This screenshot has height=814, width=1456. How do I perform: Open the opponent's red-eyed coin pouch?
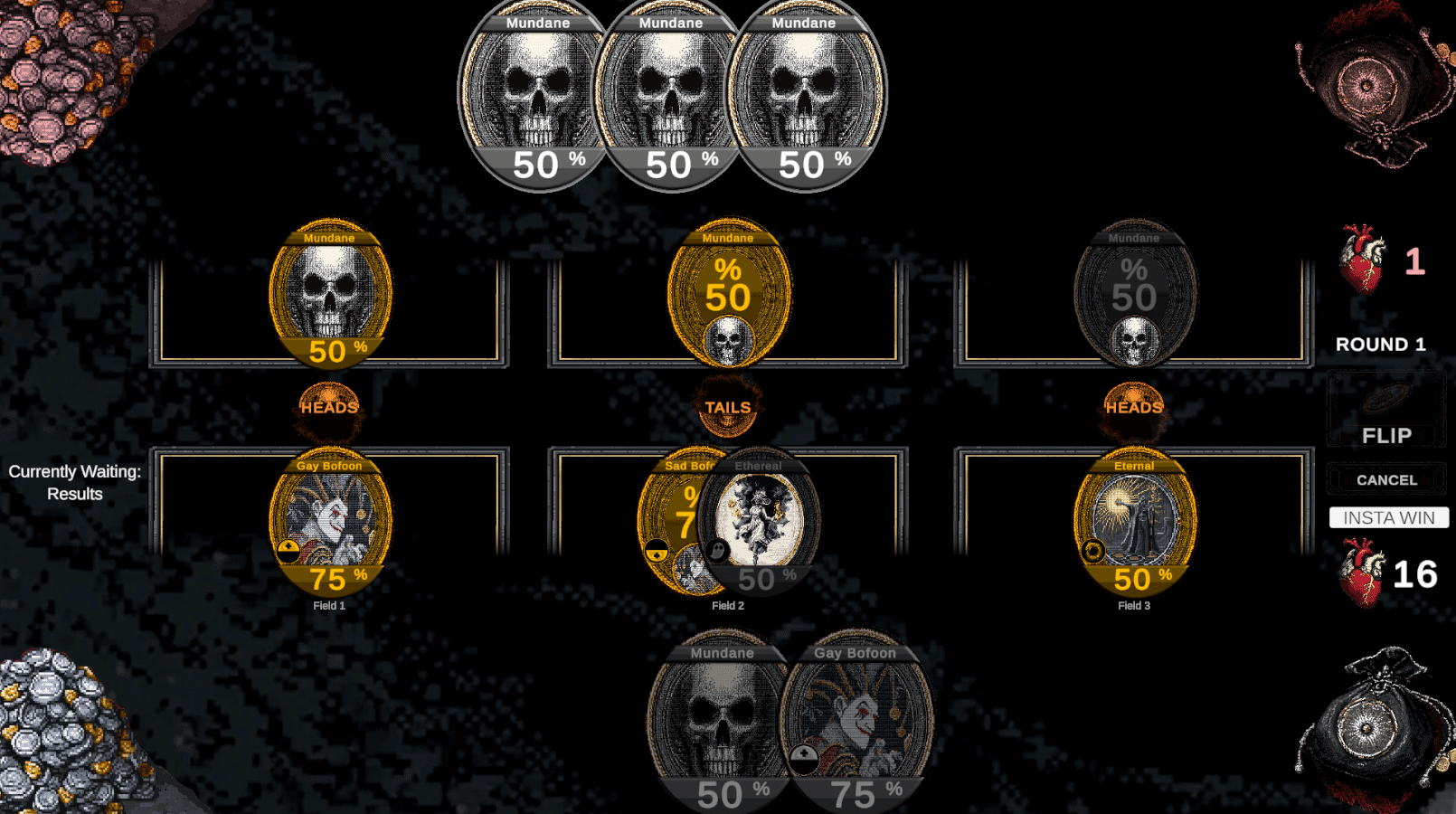1366,86
